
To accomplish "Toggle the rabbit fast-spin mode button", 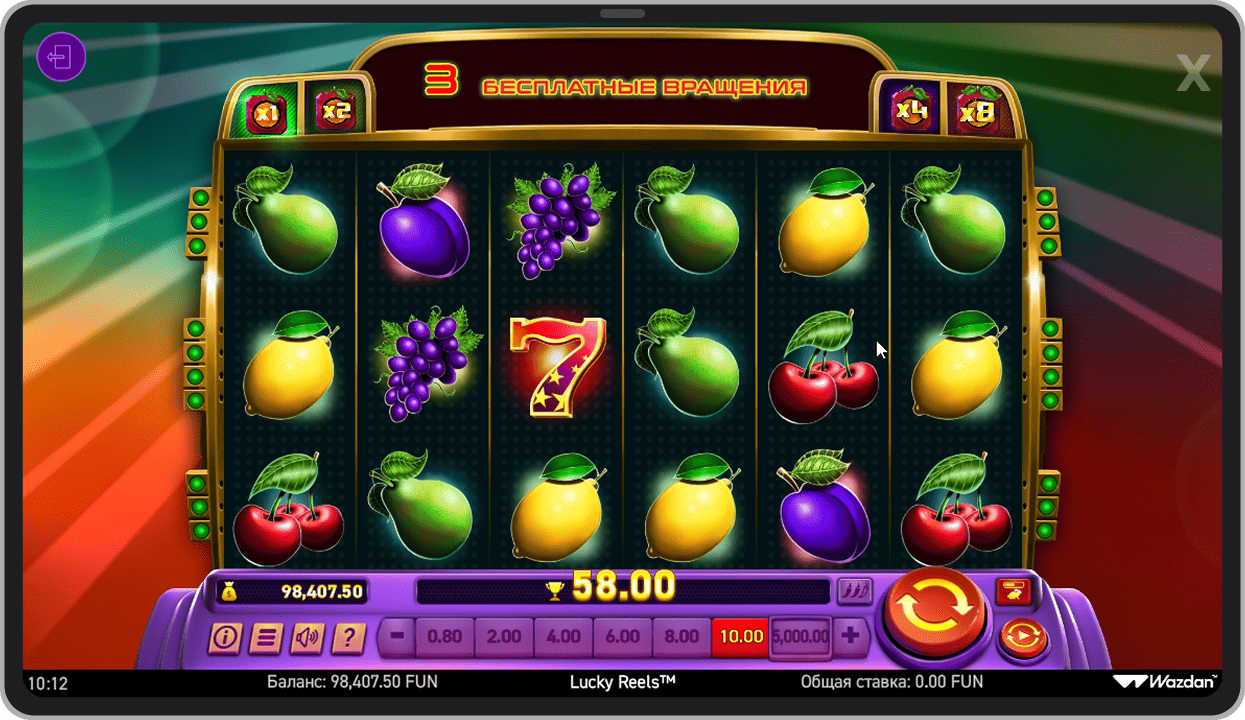I will click(1012, 592).
